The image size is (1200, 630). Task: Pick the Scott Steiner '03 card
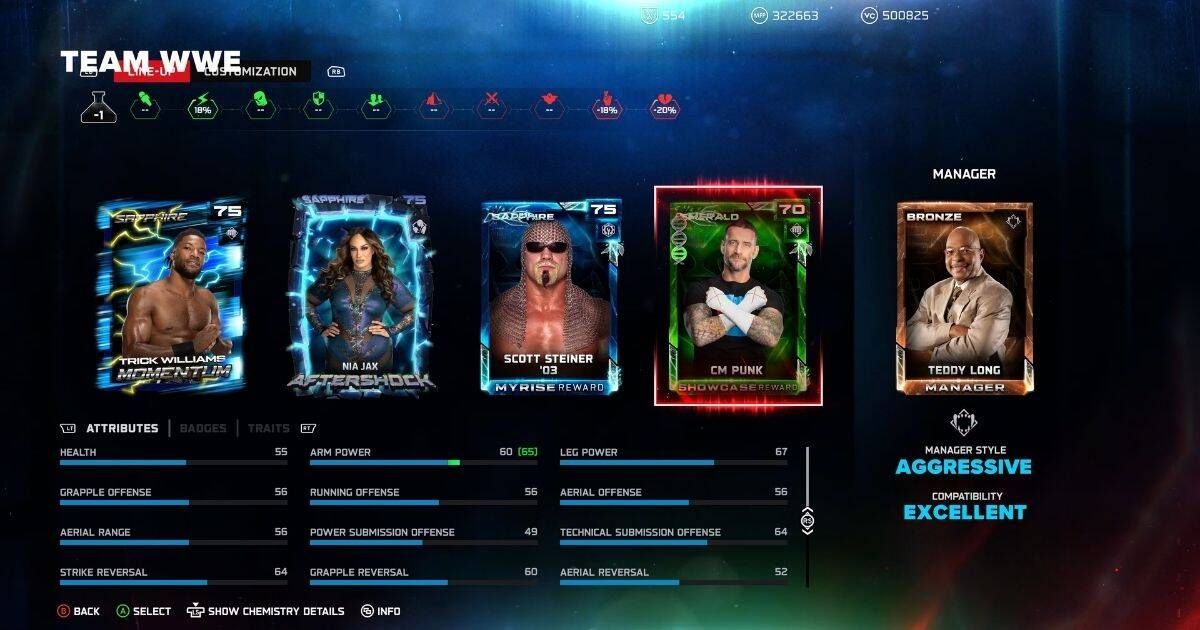click(x=551, y=297)
